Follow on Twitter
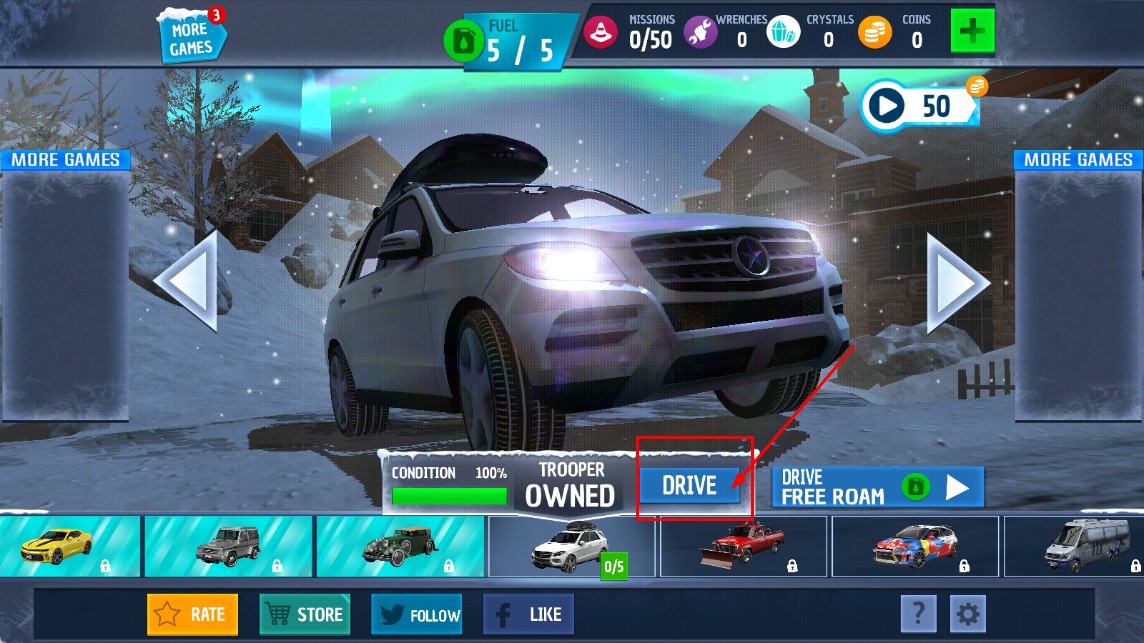 (x=417, y=614)
